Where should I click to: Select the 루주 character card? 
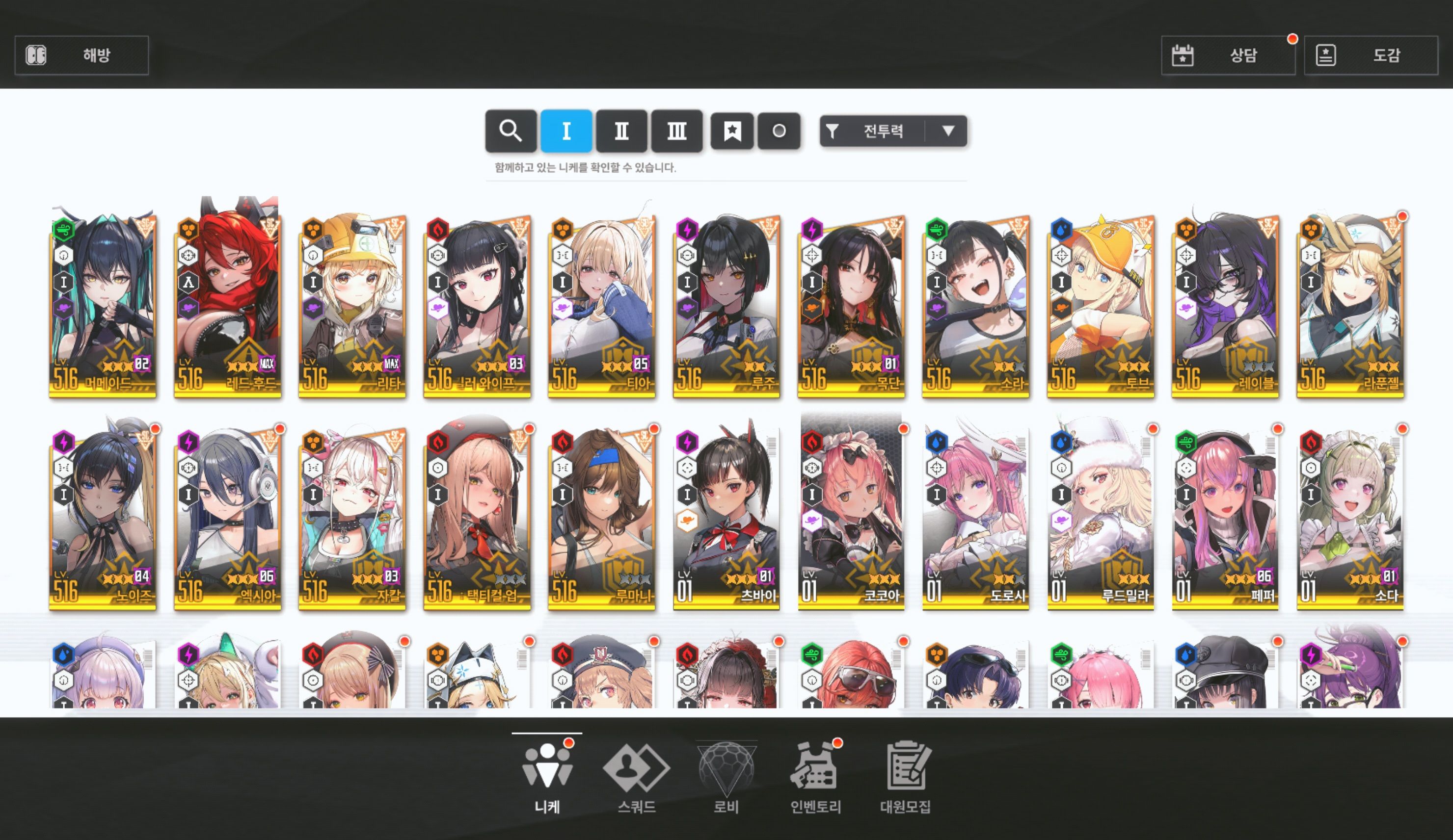pyautogui.click(x=726, y=305)
